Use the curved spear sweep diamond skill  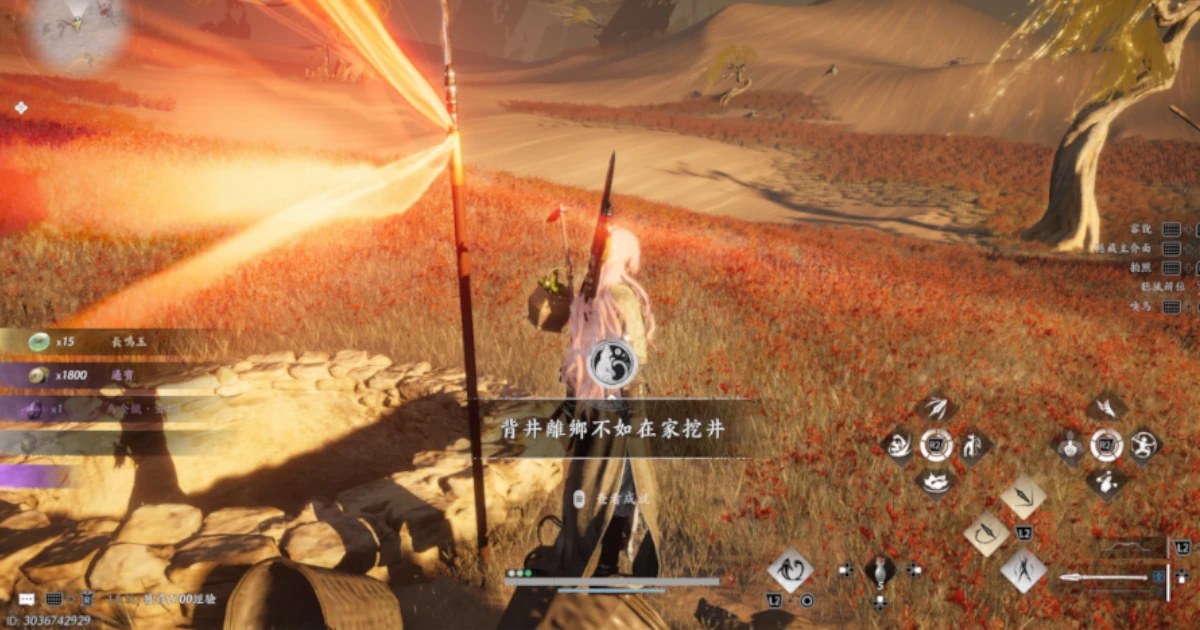point(986,534)
